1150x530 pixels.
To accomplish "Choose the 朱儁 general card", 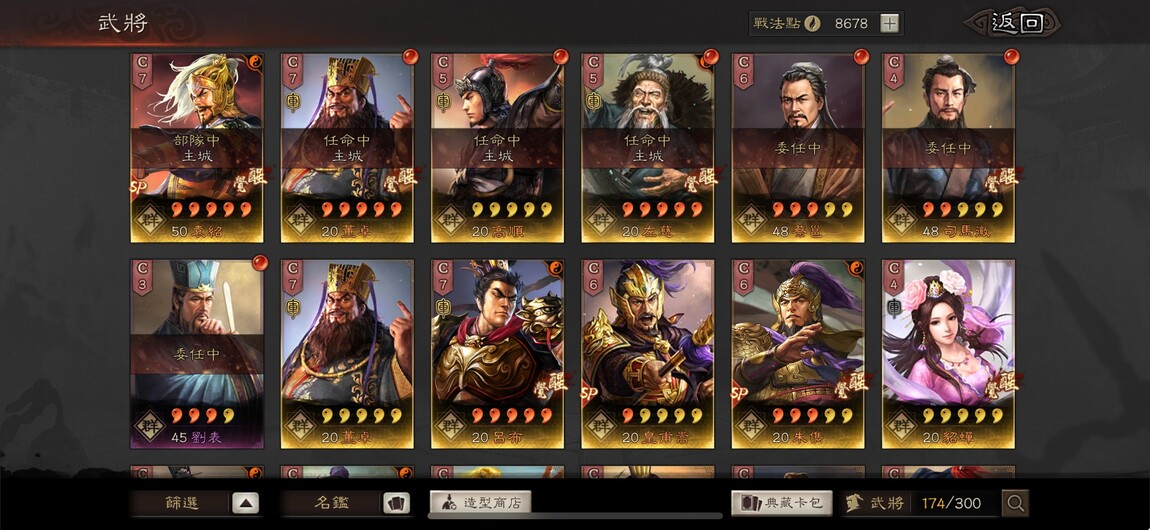I will (x=797, y=353).
